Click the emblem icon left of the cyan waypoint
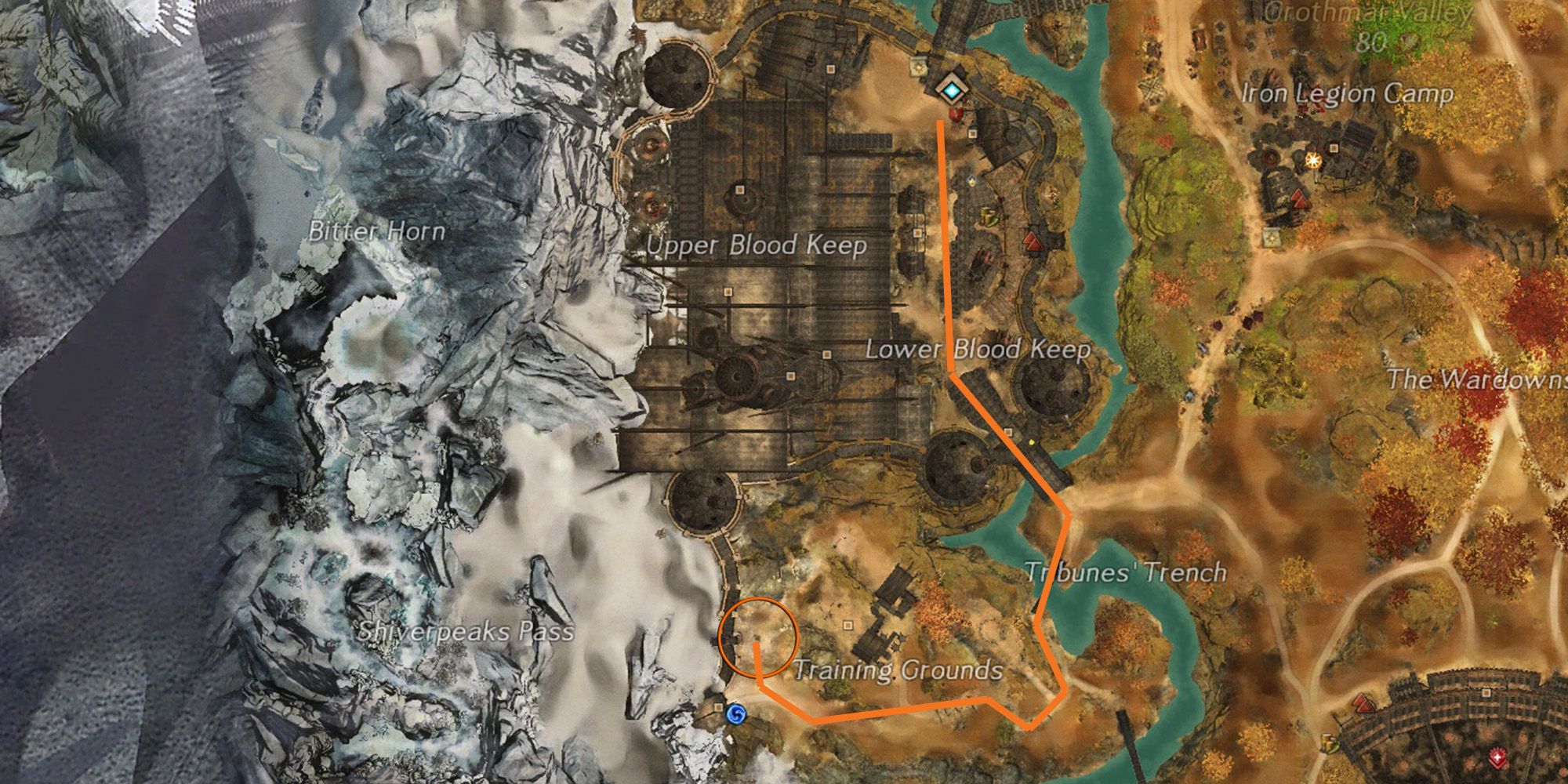Viewport: 1568px width, 784px height. point(918,67)
